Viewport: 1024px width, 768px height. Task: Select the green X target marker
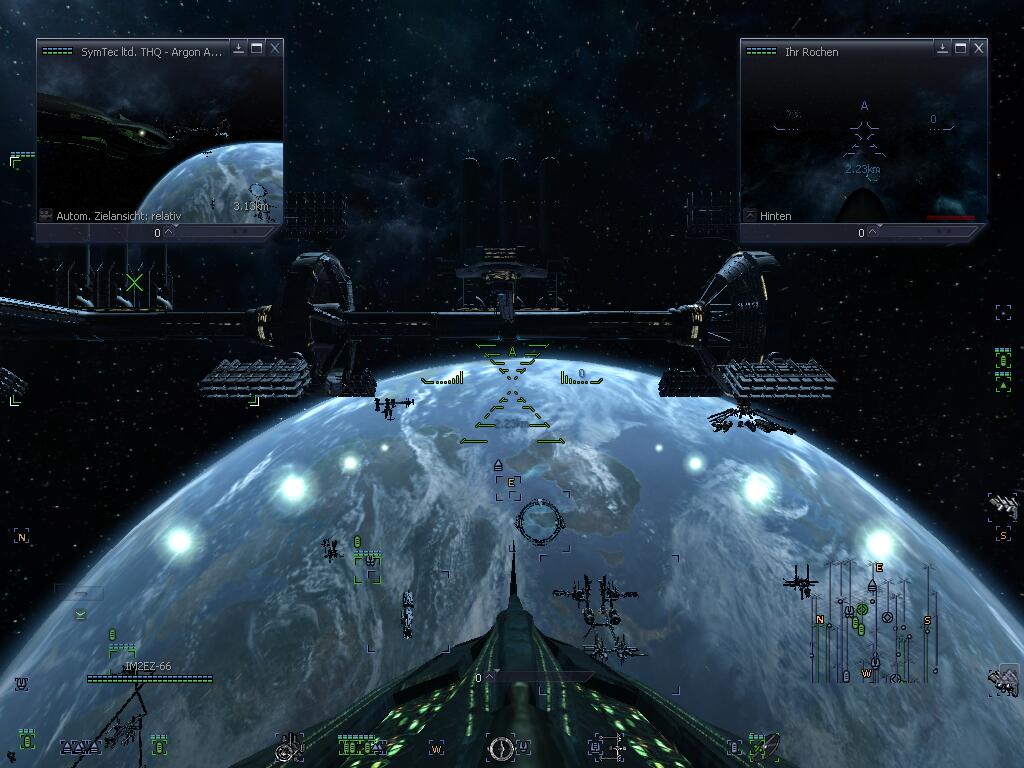[134, 282]
